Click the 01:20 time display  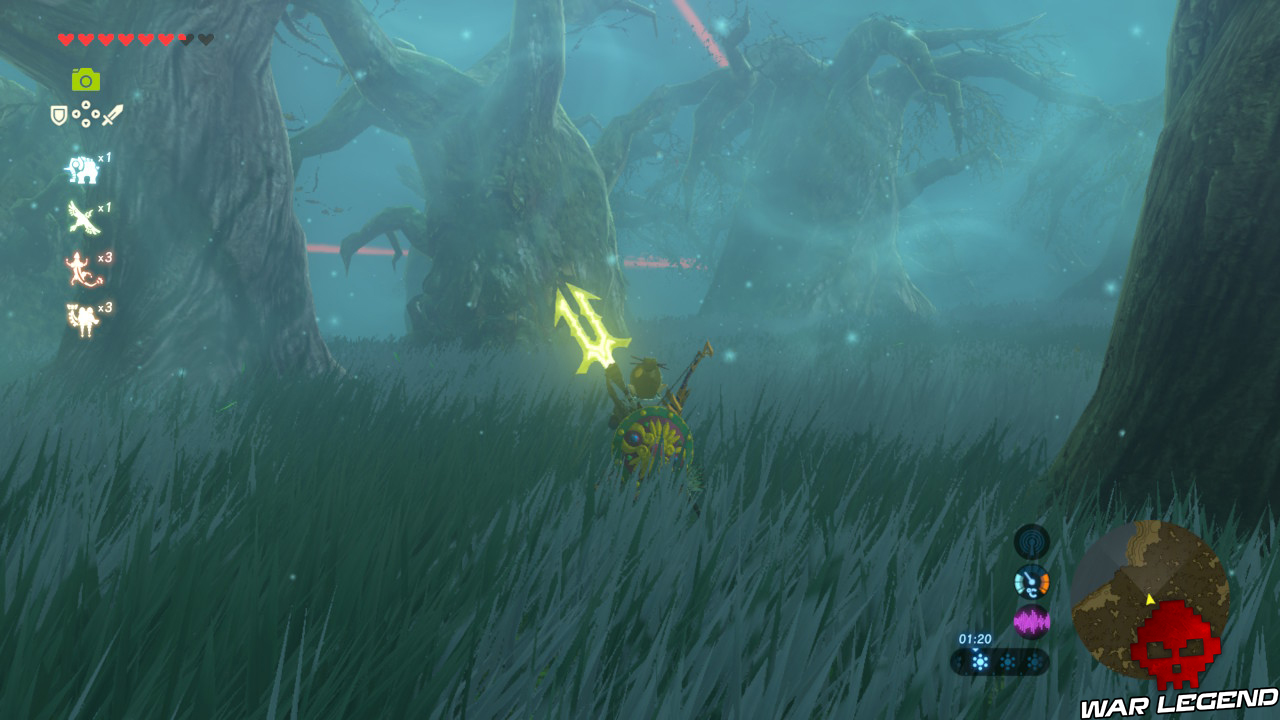(976, 640)
